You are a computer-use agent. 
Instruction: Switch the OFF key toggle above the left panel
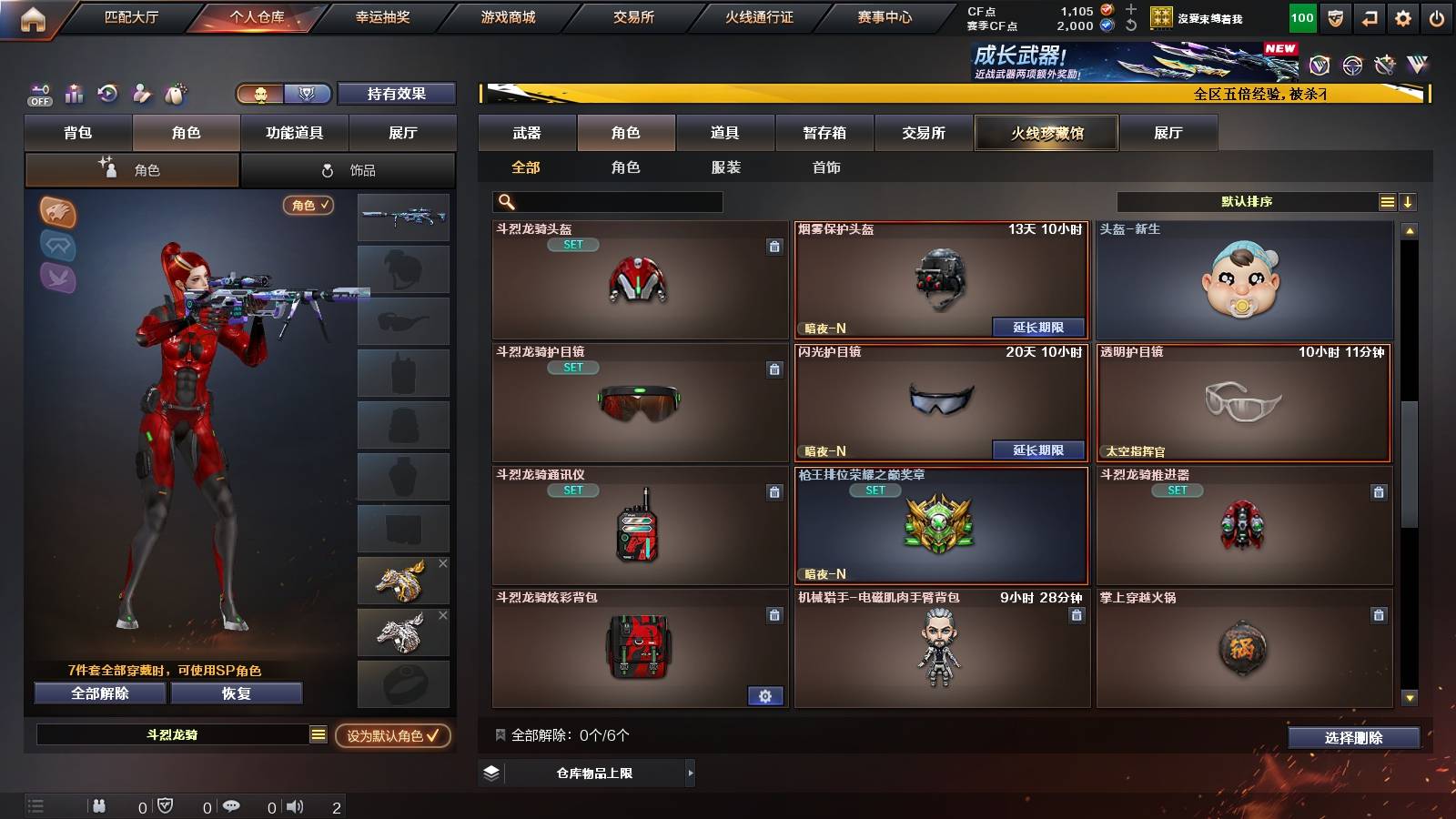click(x=38, y=94)
